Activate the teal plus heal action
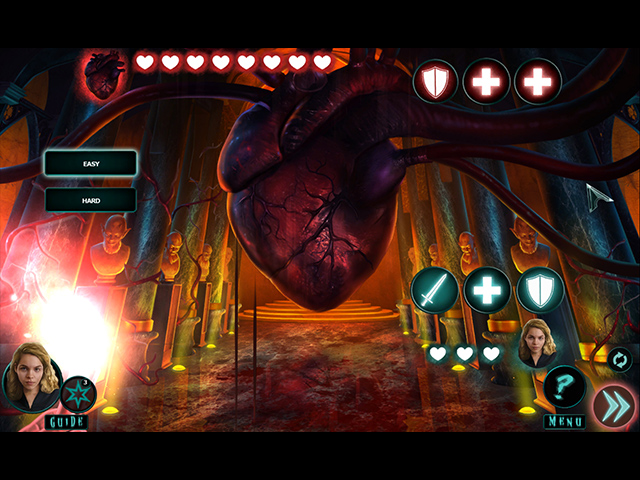Image resolution: width=640 pixels, height=480 pixels. click(488, 291)
